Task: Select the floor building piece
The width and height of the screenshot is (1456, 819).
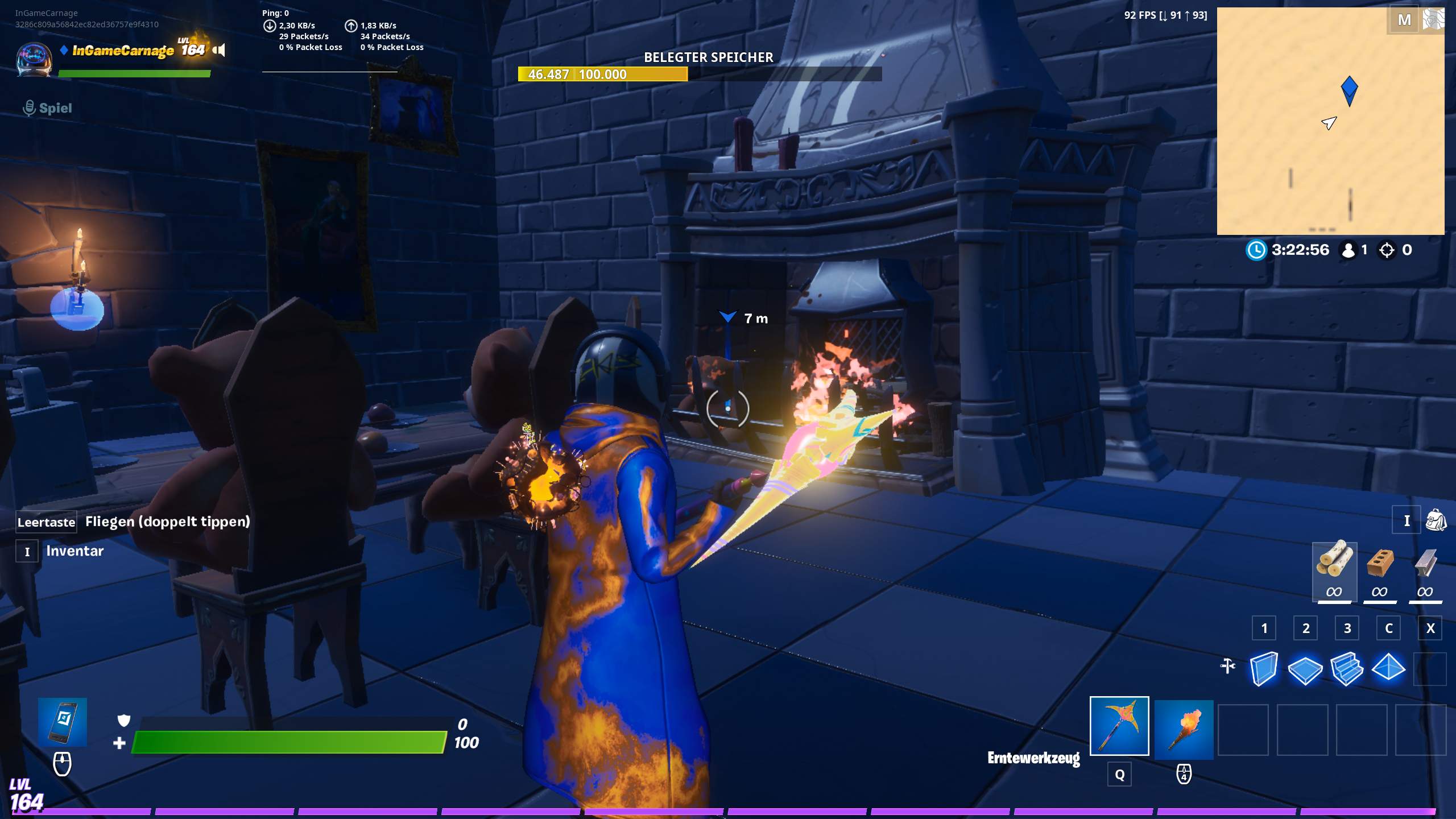Action: pyautogui.click(x=1305, y=669)
